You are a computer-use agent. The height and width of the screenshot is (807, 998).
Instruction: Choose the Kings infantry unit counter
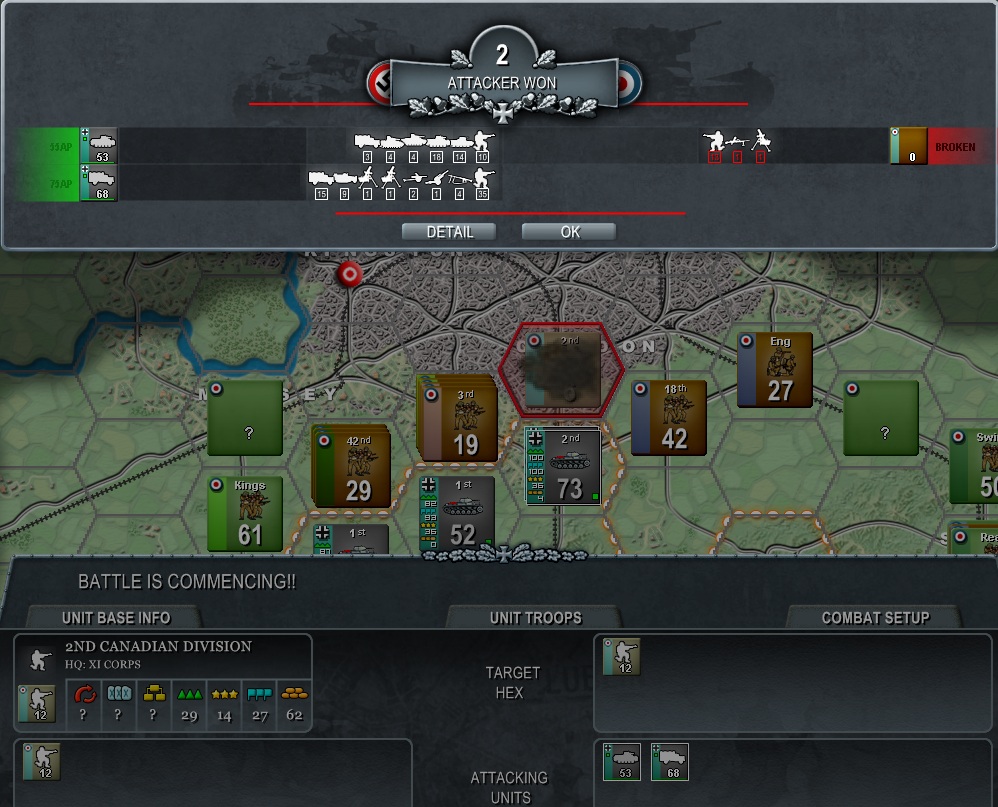(246, 513)
